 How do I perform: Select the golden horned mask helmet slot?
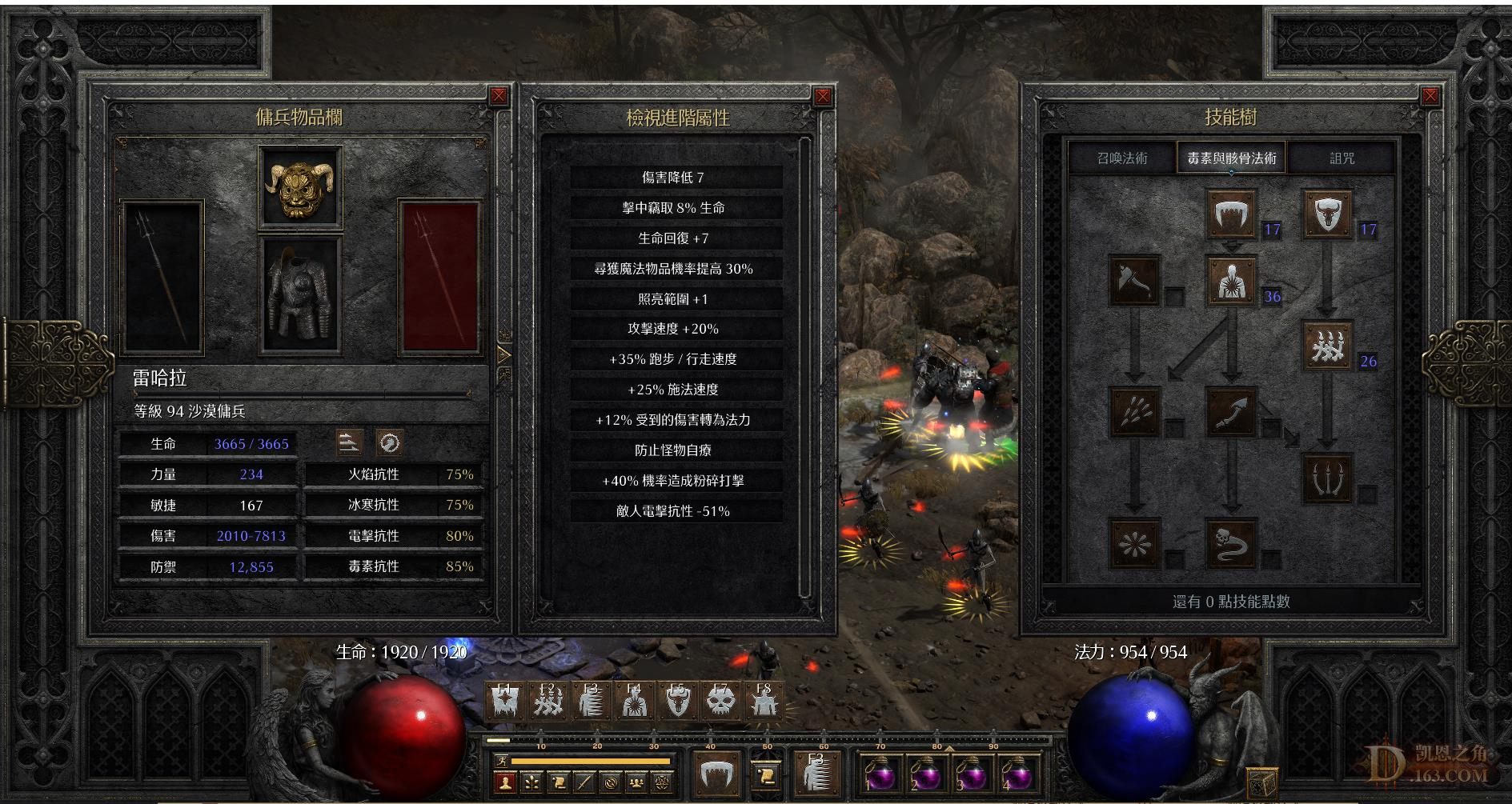coord(300,188)
